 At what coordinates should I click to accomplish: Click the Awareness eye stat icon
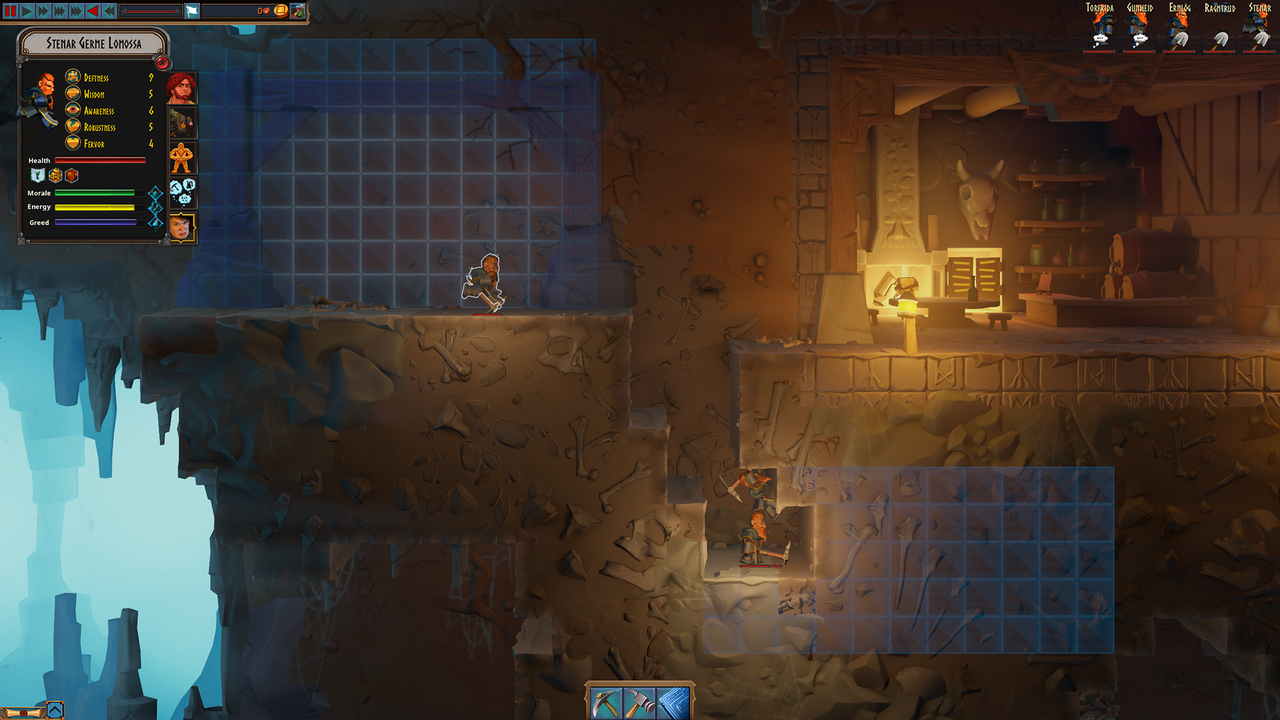[x=72, y=110]
